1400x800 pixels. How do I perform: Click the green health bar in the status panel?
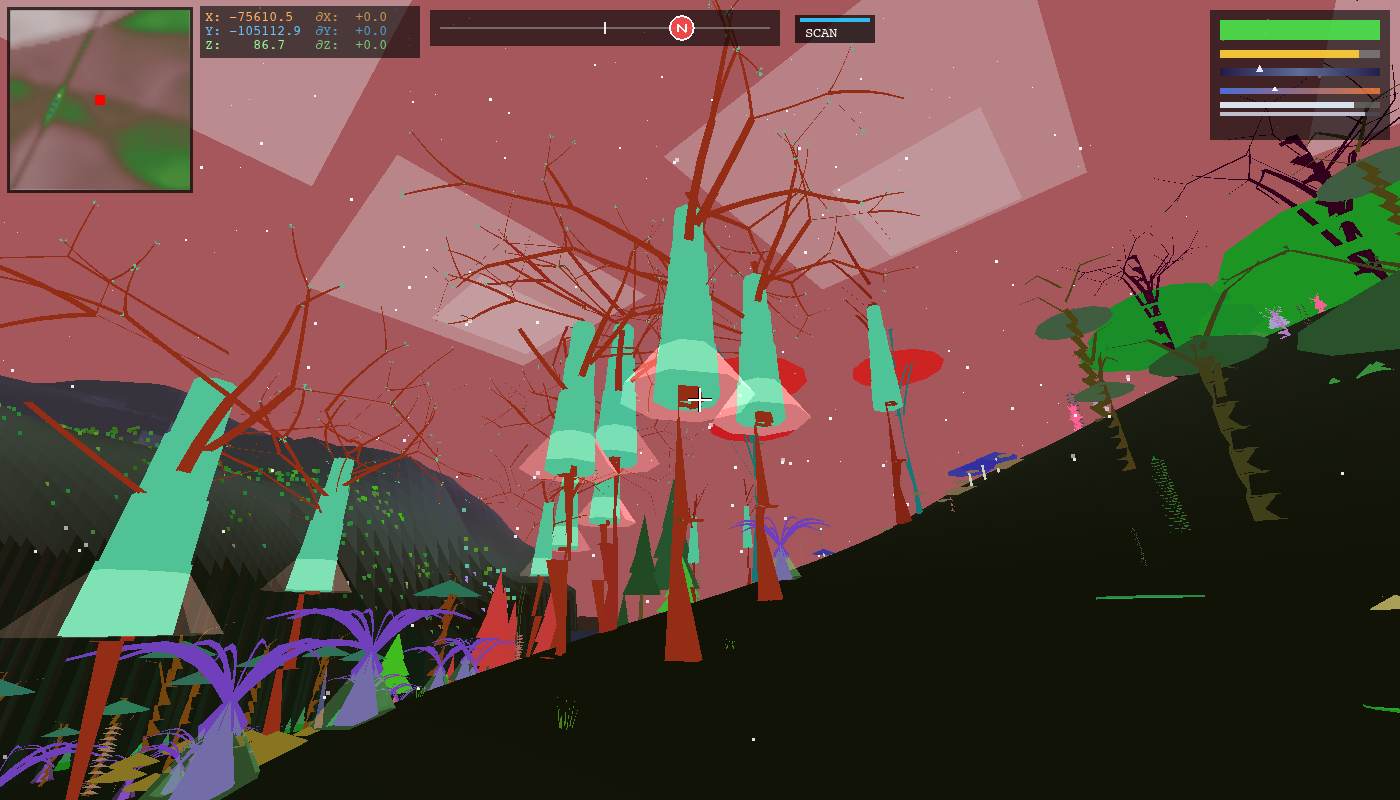(1300, 28)
